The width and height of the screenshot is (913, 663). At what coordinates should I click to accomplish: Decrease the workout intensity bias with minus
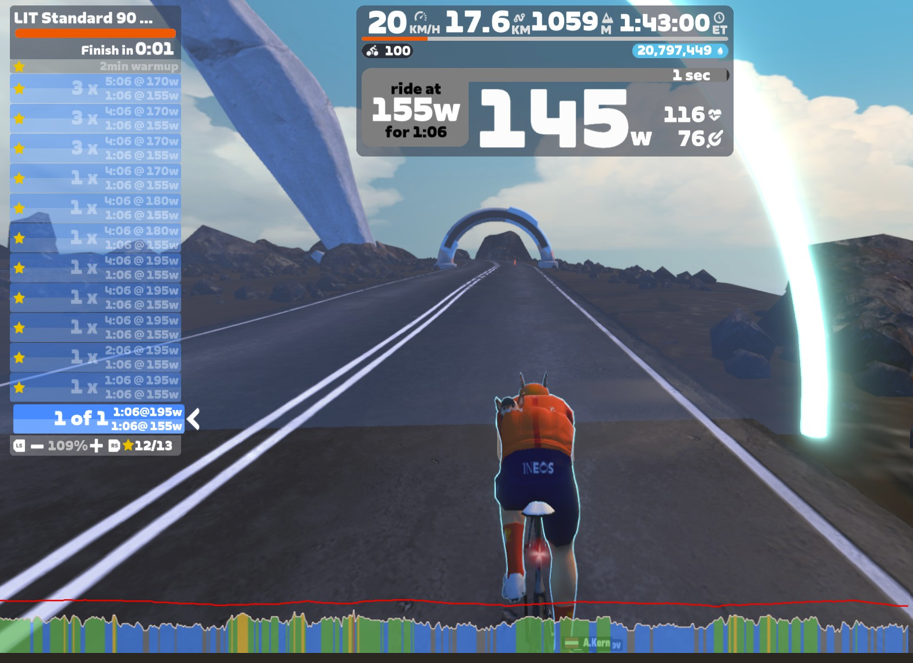(37, 446)
